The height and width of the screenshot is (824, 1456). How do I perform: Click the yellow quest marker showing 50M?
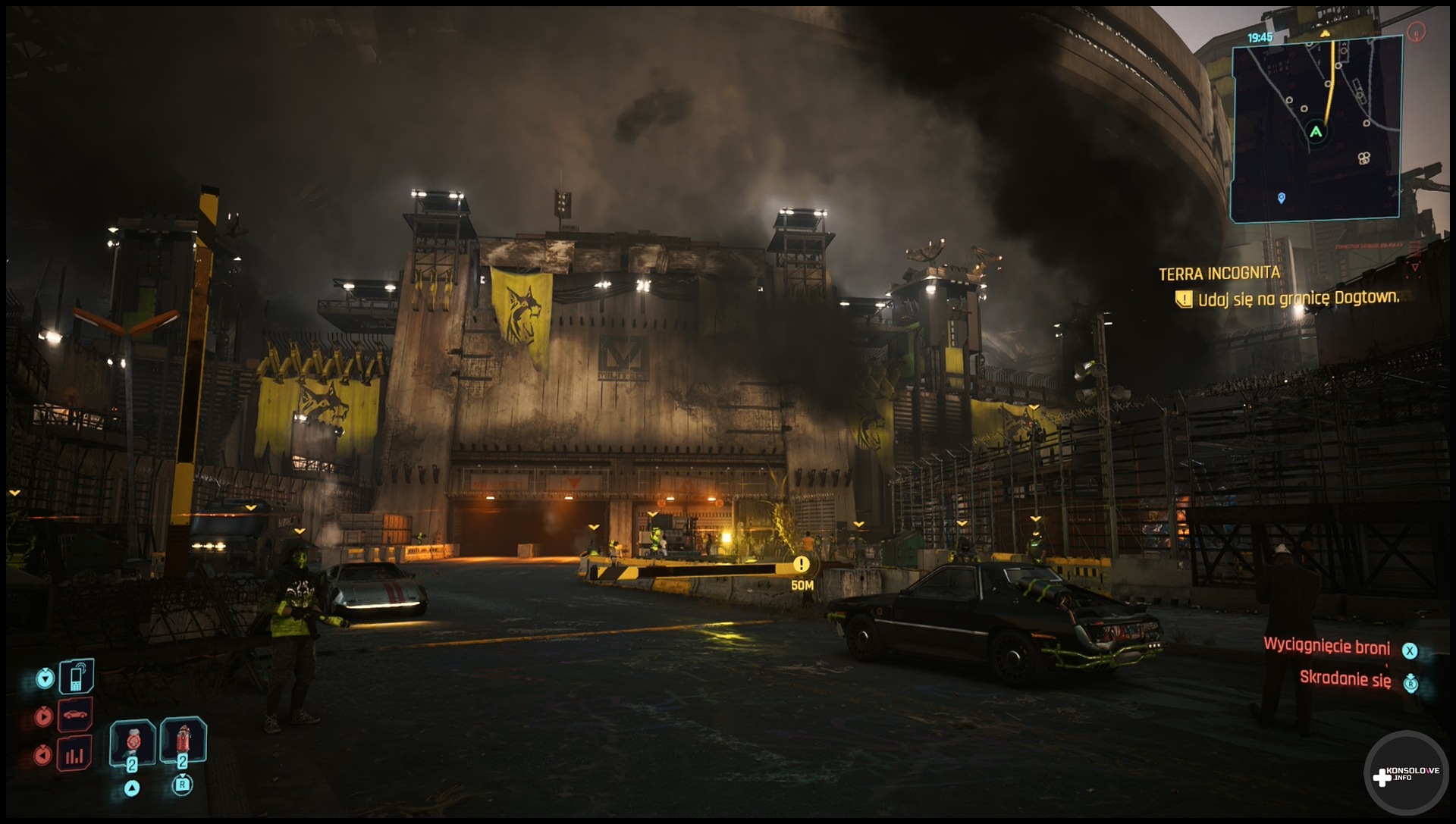pos(801,565)
